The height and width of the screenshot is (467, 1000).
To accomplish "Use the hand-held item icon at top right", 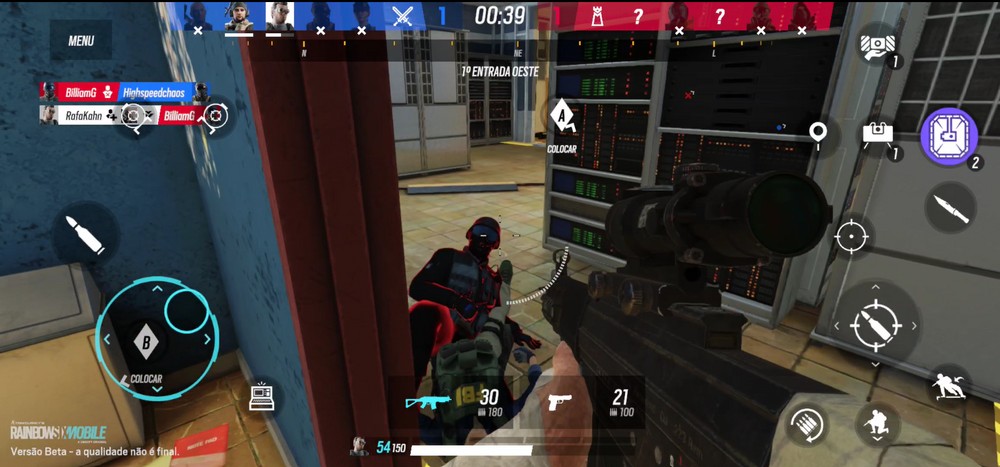I will click(877, 47).
